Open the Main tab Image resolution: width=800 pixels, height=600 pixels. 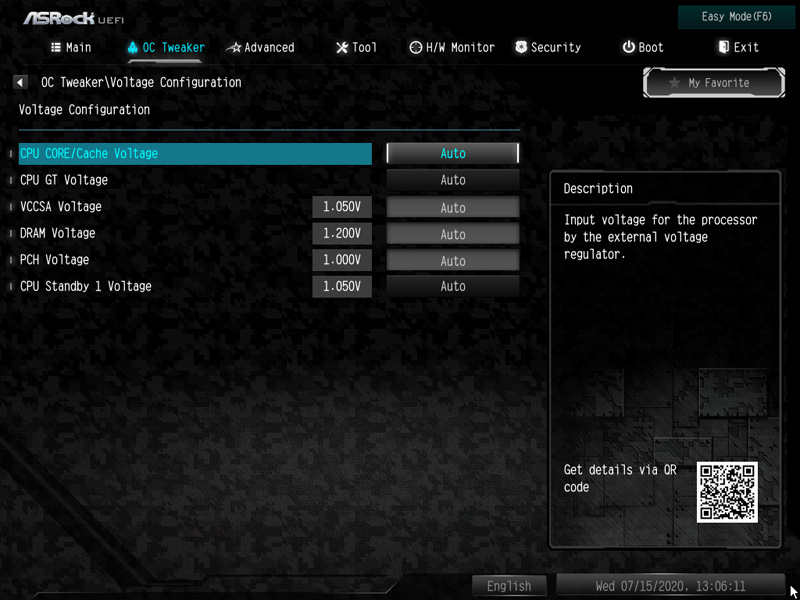[70, 47]
